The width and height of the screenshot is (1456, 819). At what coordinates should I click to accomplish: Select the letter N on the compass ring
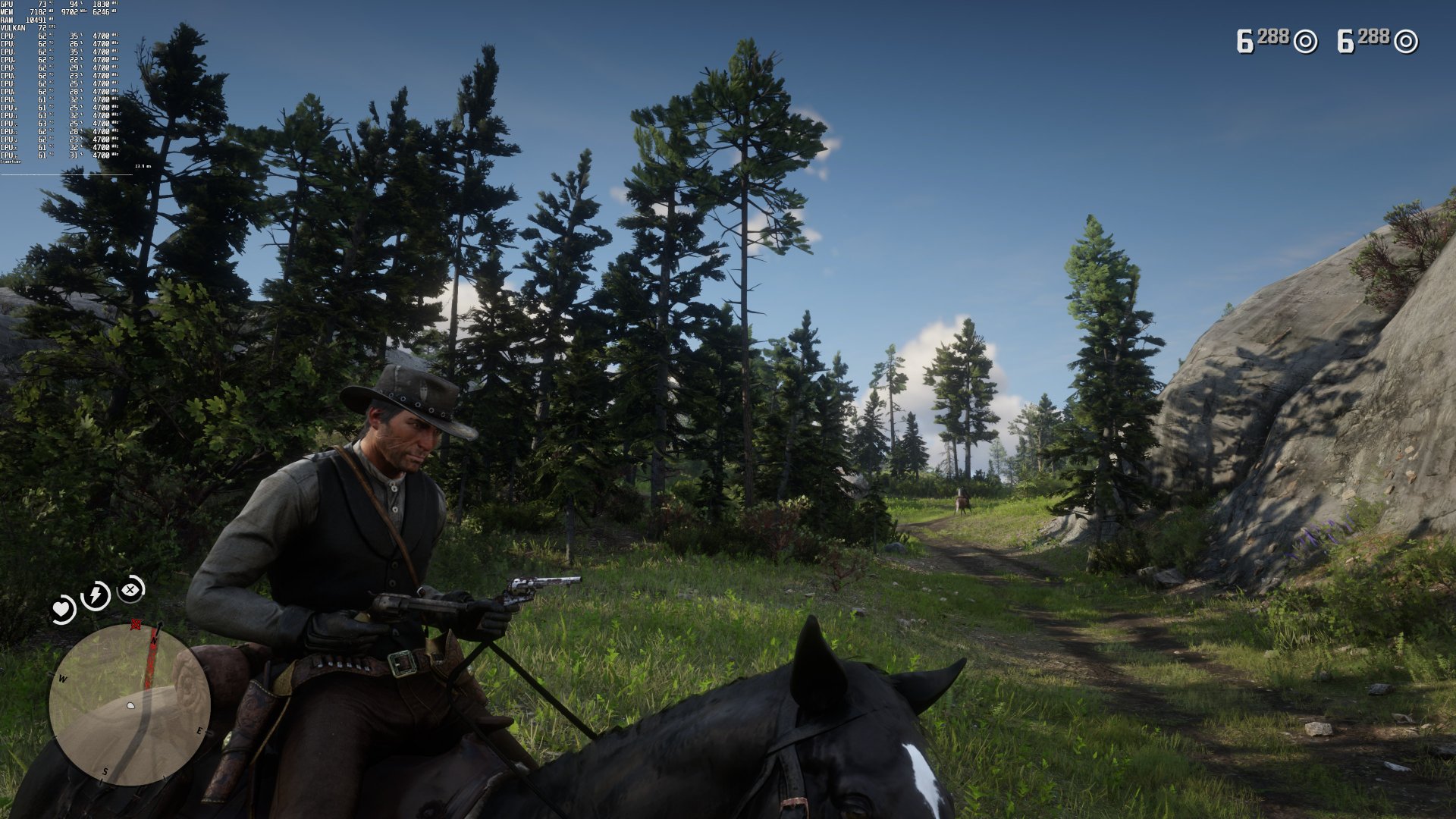(154, 642)
